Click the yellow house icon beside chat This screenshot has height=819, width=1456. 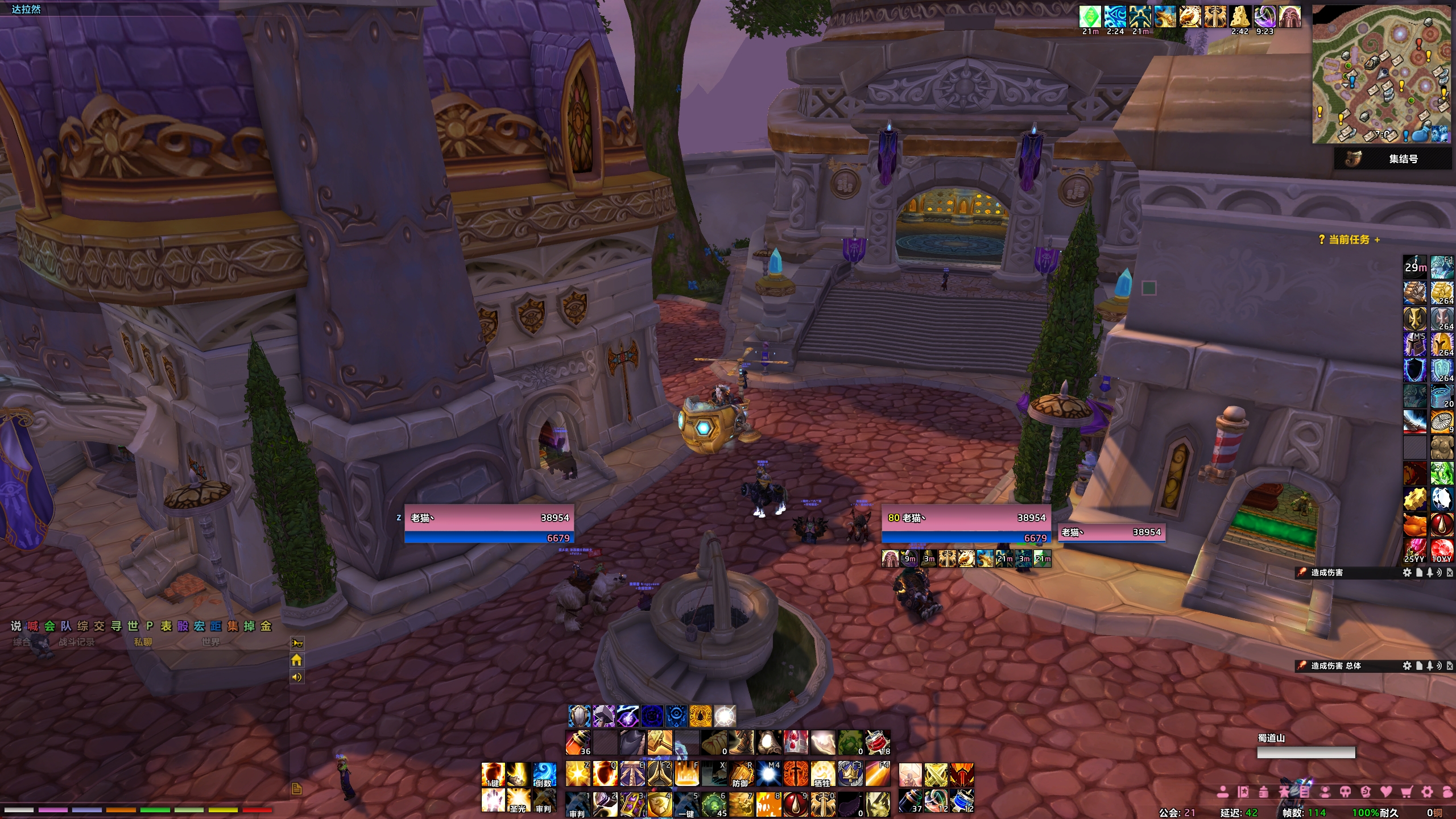pos(296,660)
